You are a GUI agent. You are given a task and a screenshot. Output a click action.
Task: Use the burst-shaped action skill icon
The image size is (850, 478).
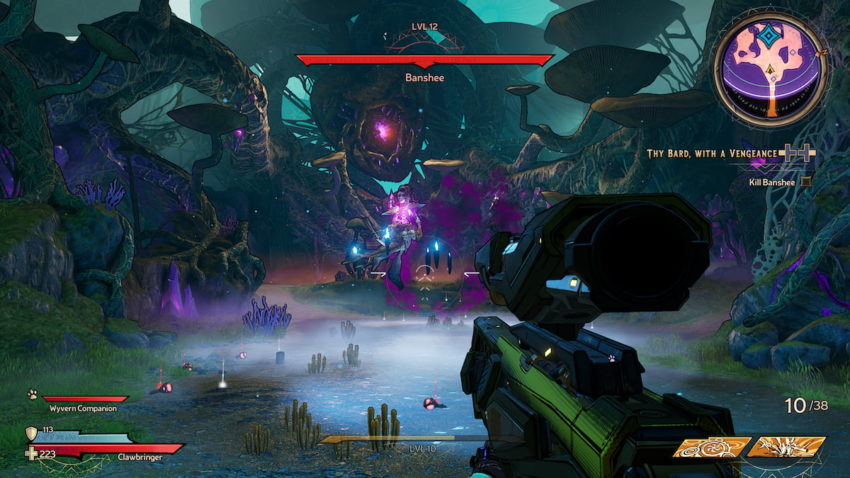pos(785,447)
